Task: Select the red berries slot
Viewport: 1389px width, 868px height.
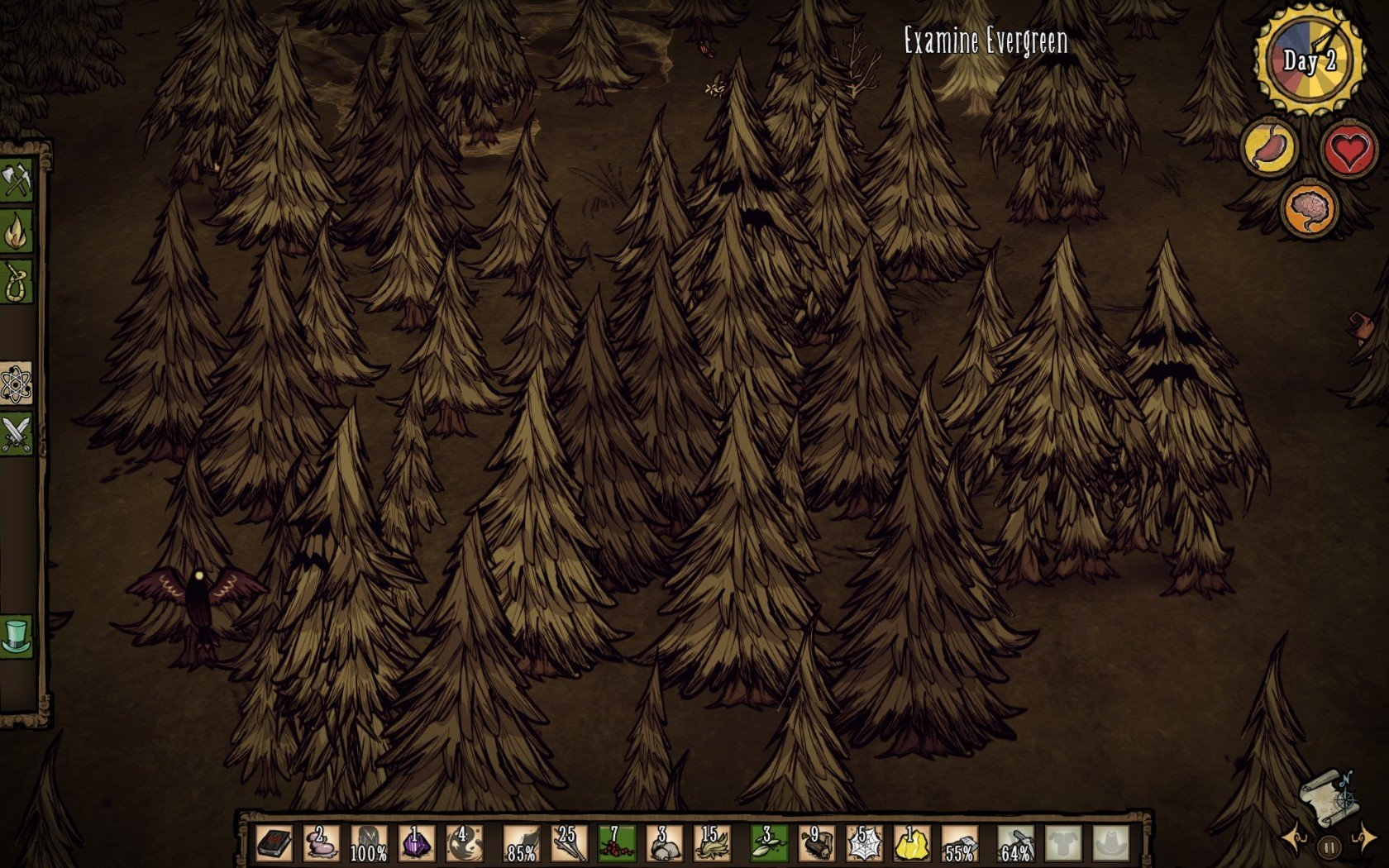Action: (x=617, y=843)
